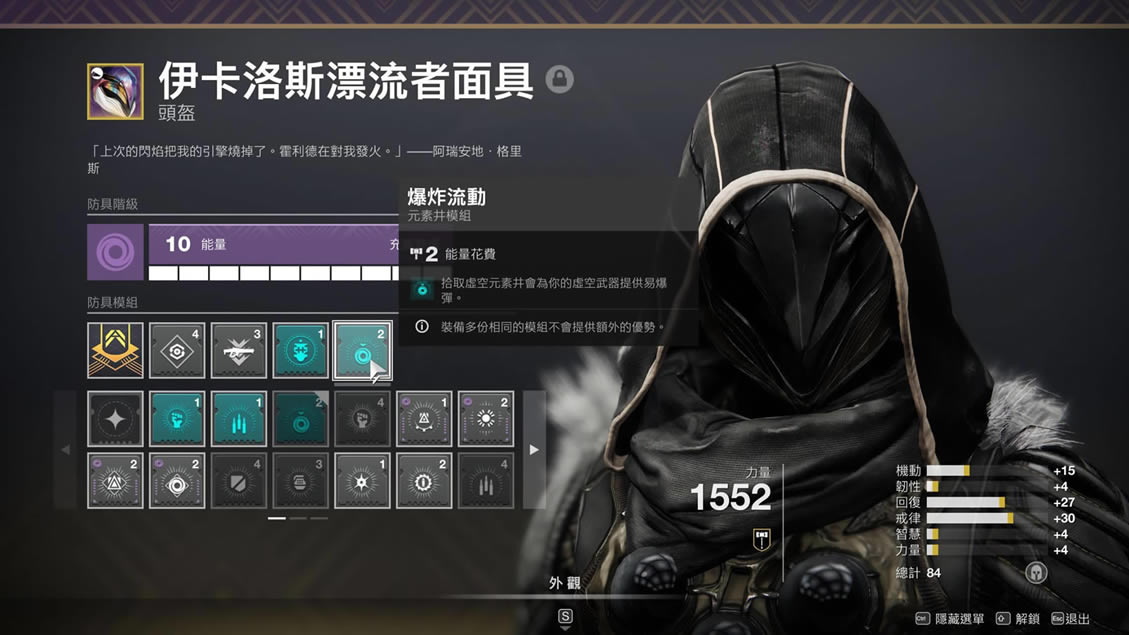Choose the shield mod costing 4
Viewport: 1129px width, 635px height.
(239, 481)
